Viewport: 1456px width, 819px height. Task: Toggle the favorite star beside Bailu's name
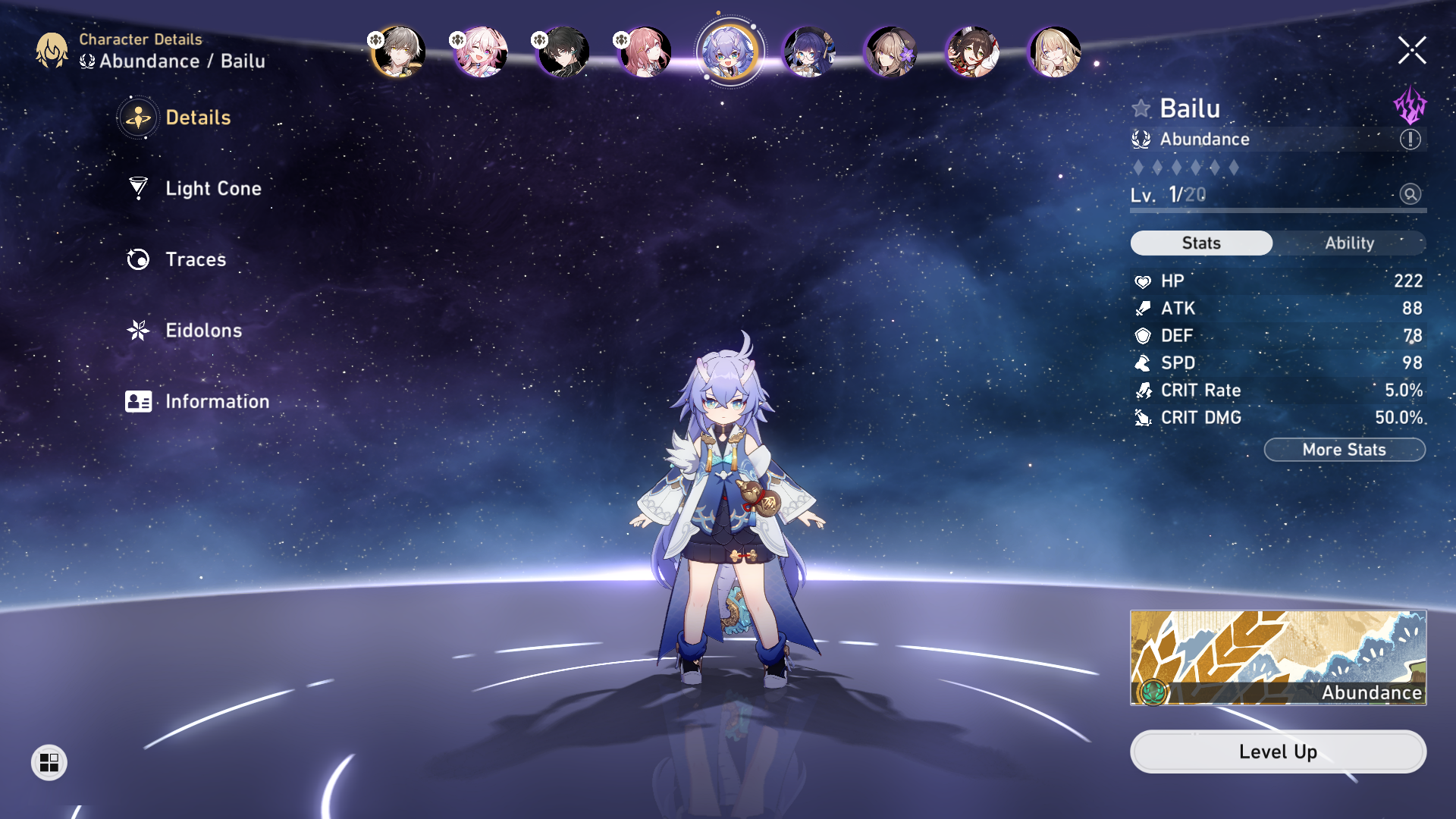1141,108
